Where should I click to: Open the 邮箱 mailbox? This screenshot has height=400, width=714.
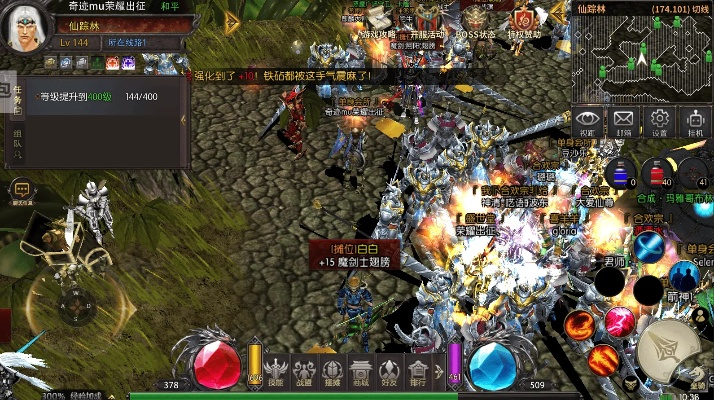pyautogui.click(x=624, y=122)
